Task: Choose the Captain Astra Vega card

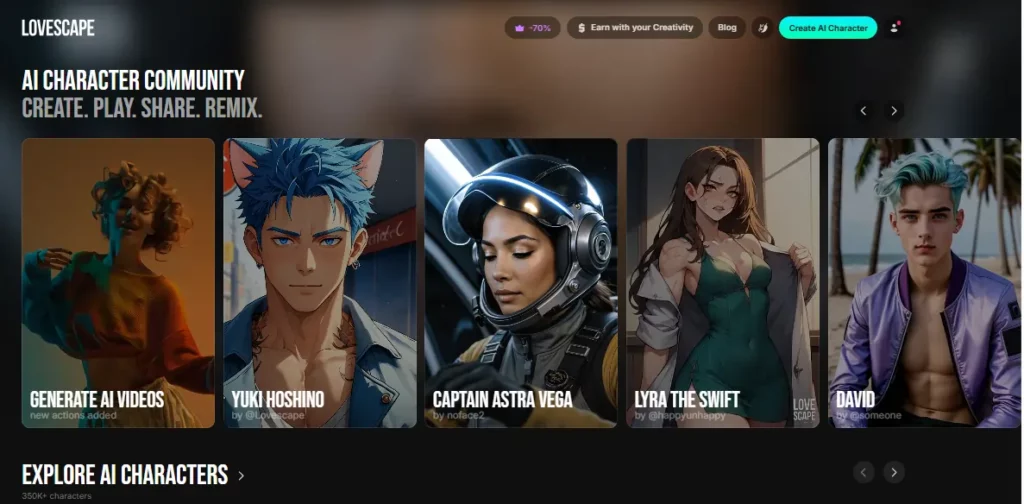Action: click(x=520, y=283)
